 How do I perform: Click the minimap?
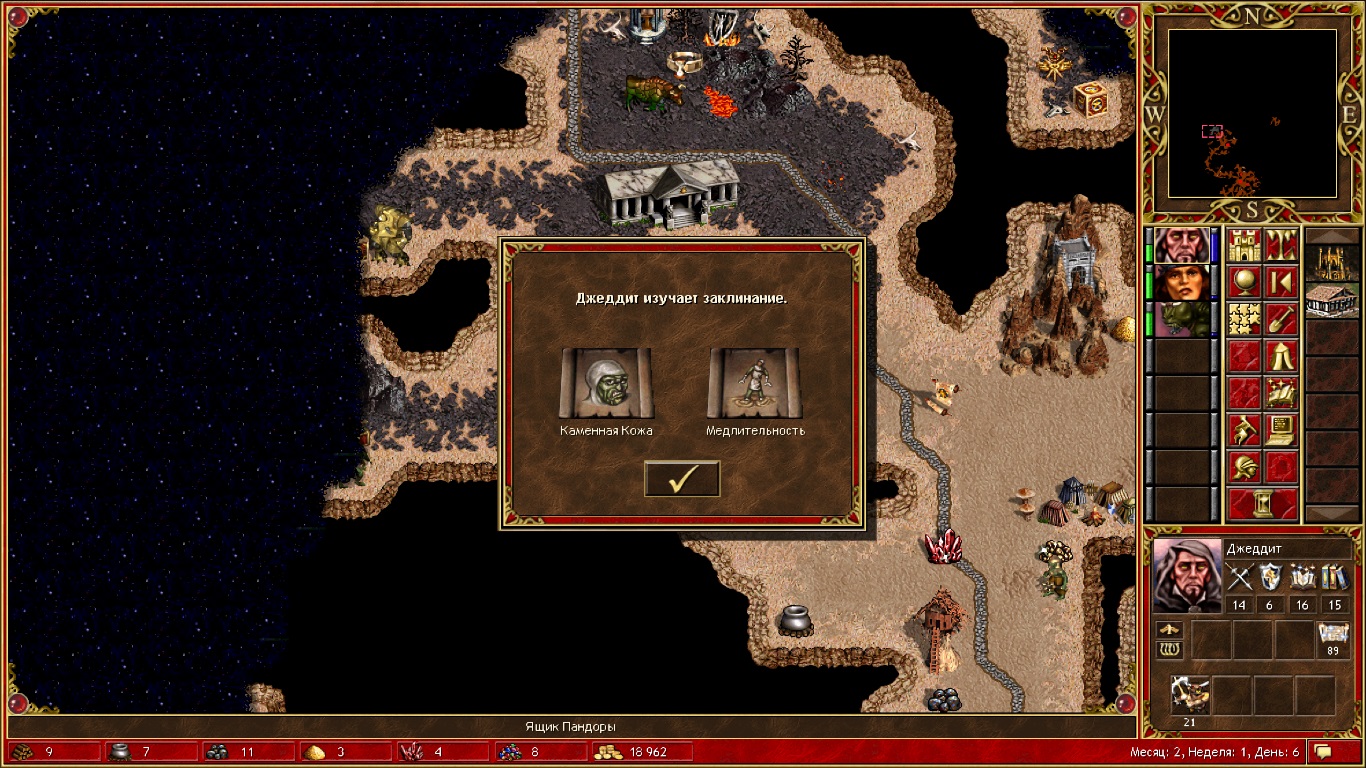click(x=1252, y=113)
